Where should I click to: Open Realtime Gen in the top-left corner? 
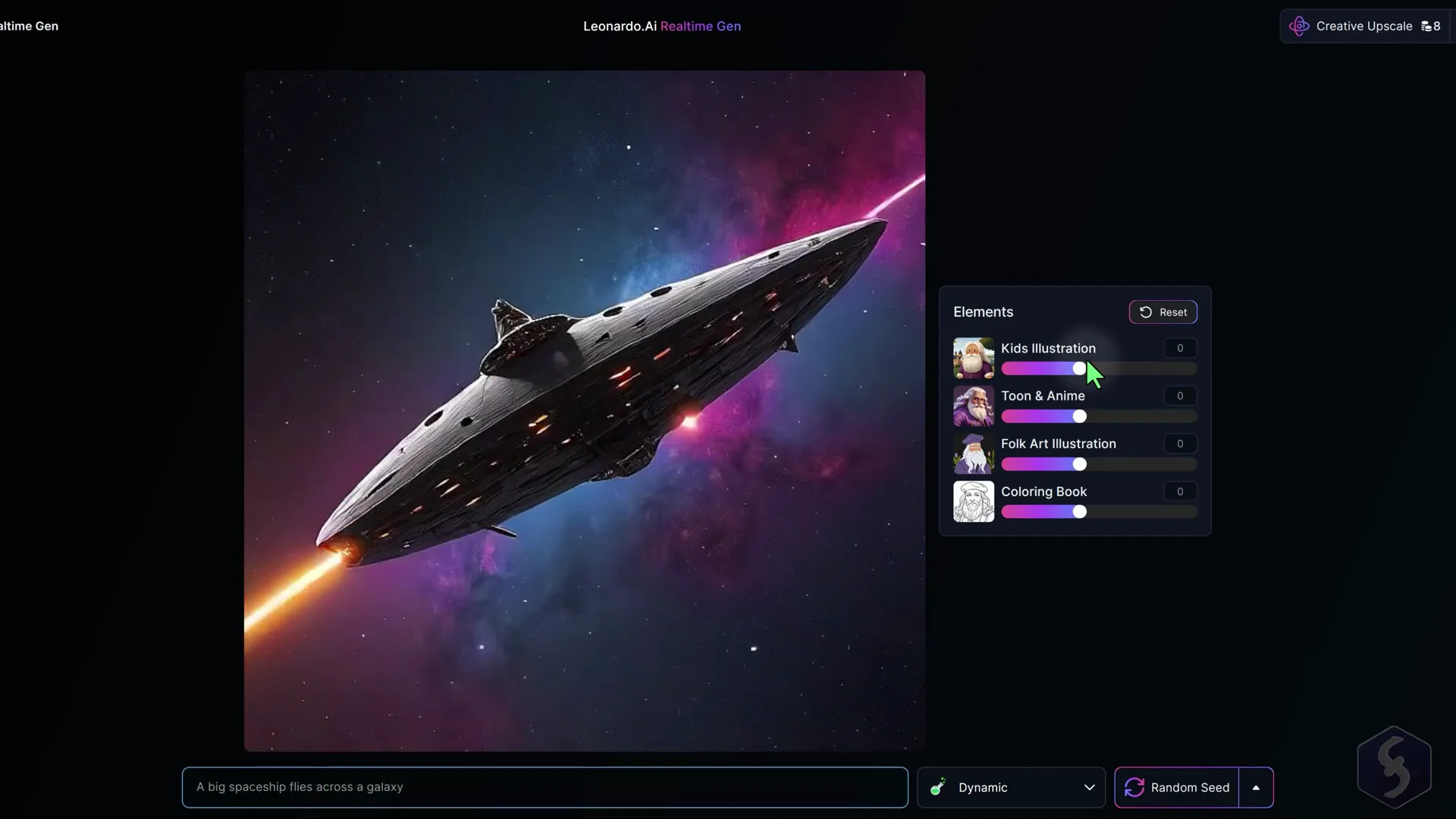point(29,25)
